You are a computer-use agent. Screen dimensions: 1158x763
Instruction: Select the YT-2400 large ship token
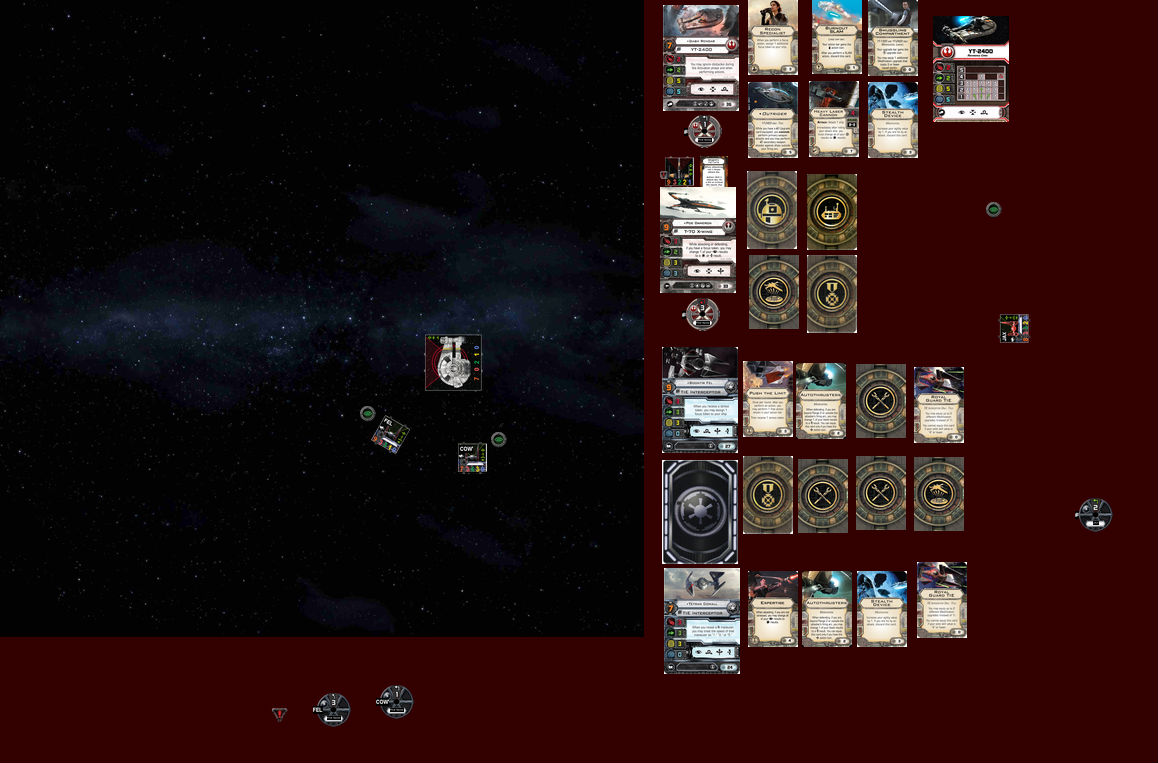tap(453, 362)
